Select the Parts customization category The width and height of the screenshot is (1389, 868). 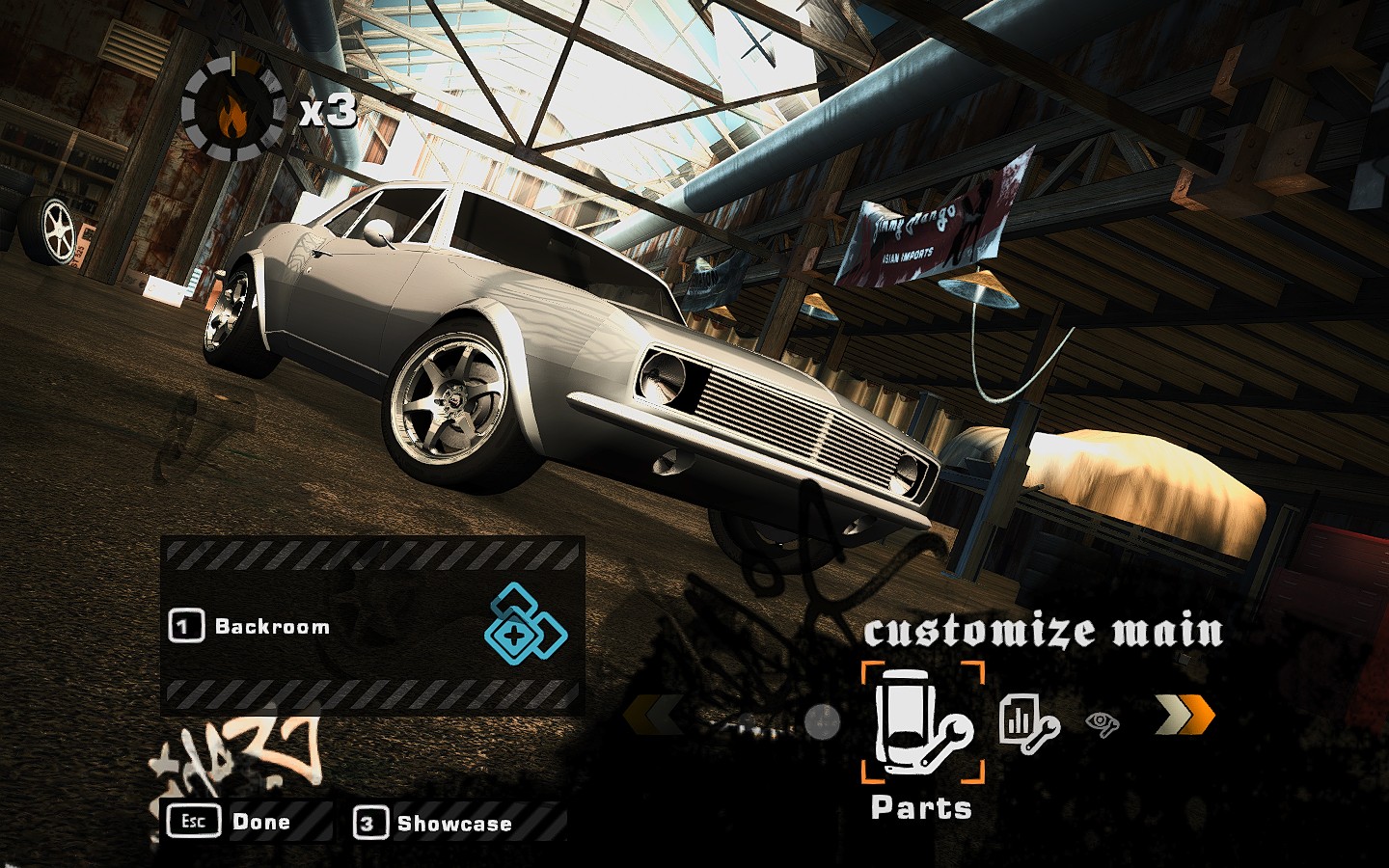pos(922,722)
